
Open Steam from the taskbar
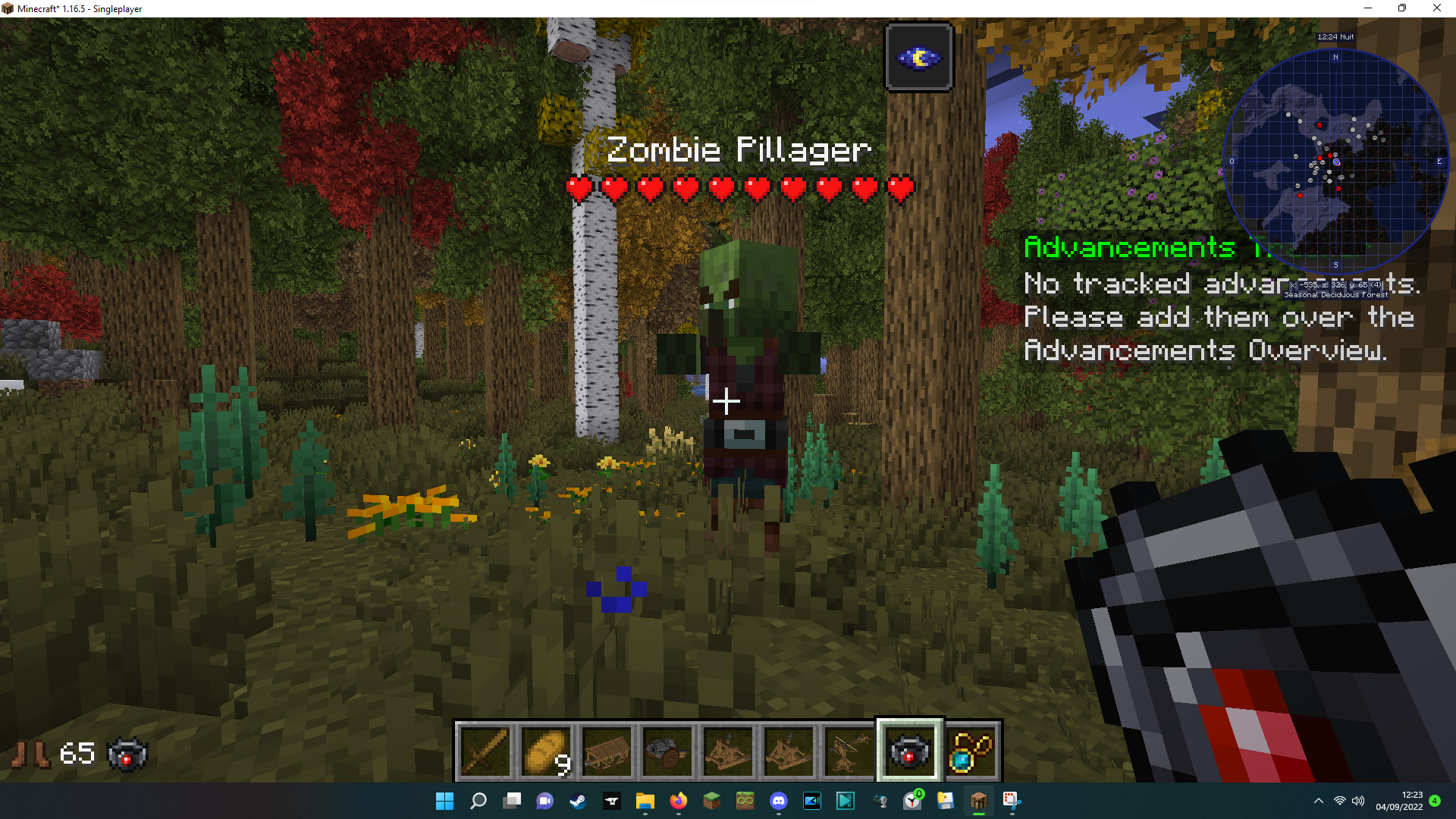[x=579, y=801]
